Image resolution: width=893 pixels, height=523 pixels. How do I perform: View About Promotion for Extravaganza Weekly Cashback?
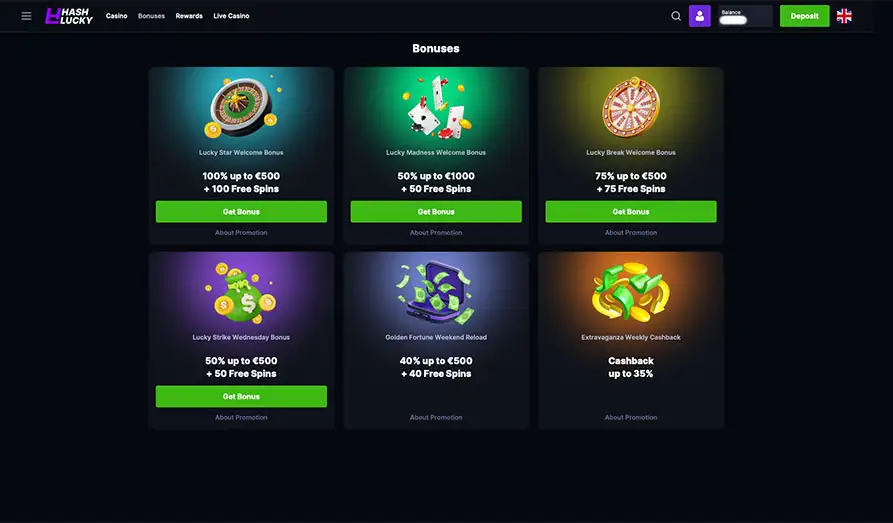[x=631, y=418]
